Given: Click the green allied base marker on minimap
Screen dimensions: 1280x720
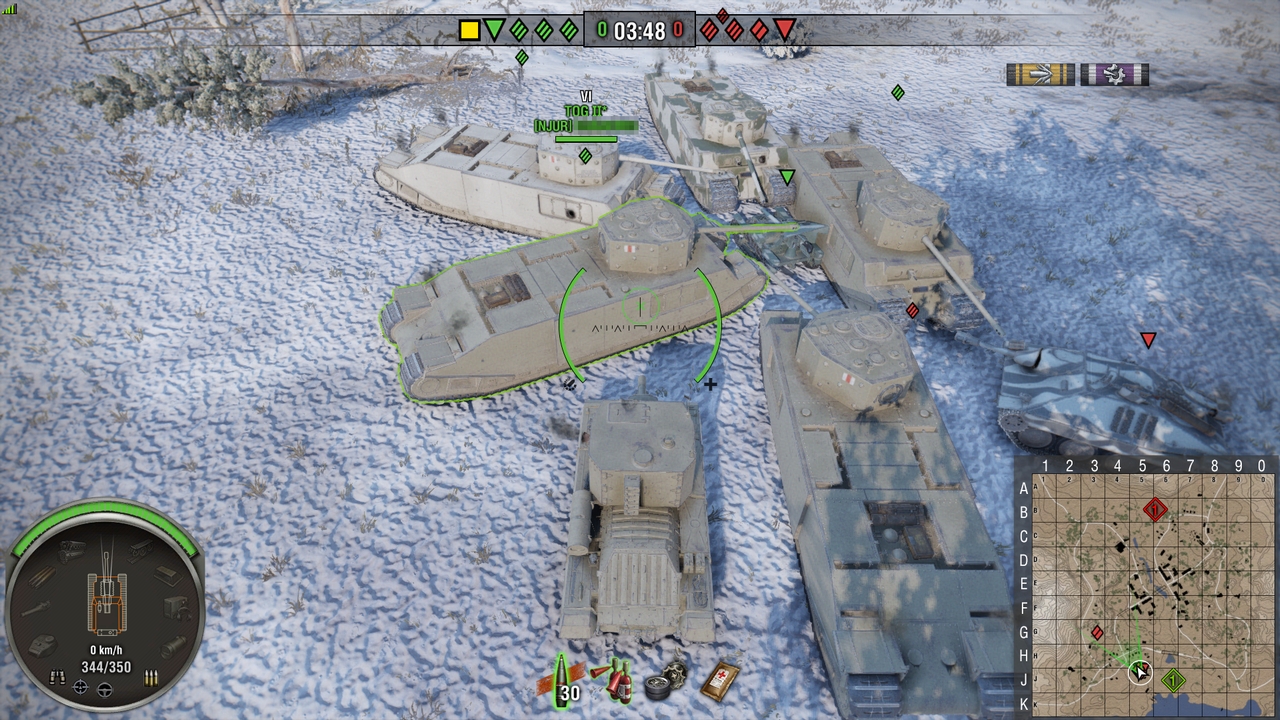Looking at the screenshot, I should tap(1173, 681).
